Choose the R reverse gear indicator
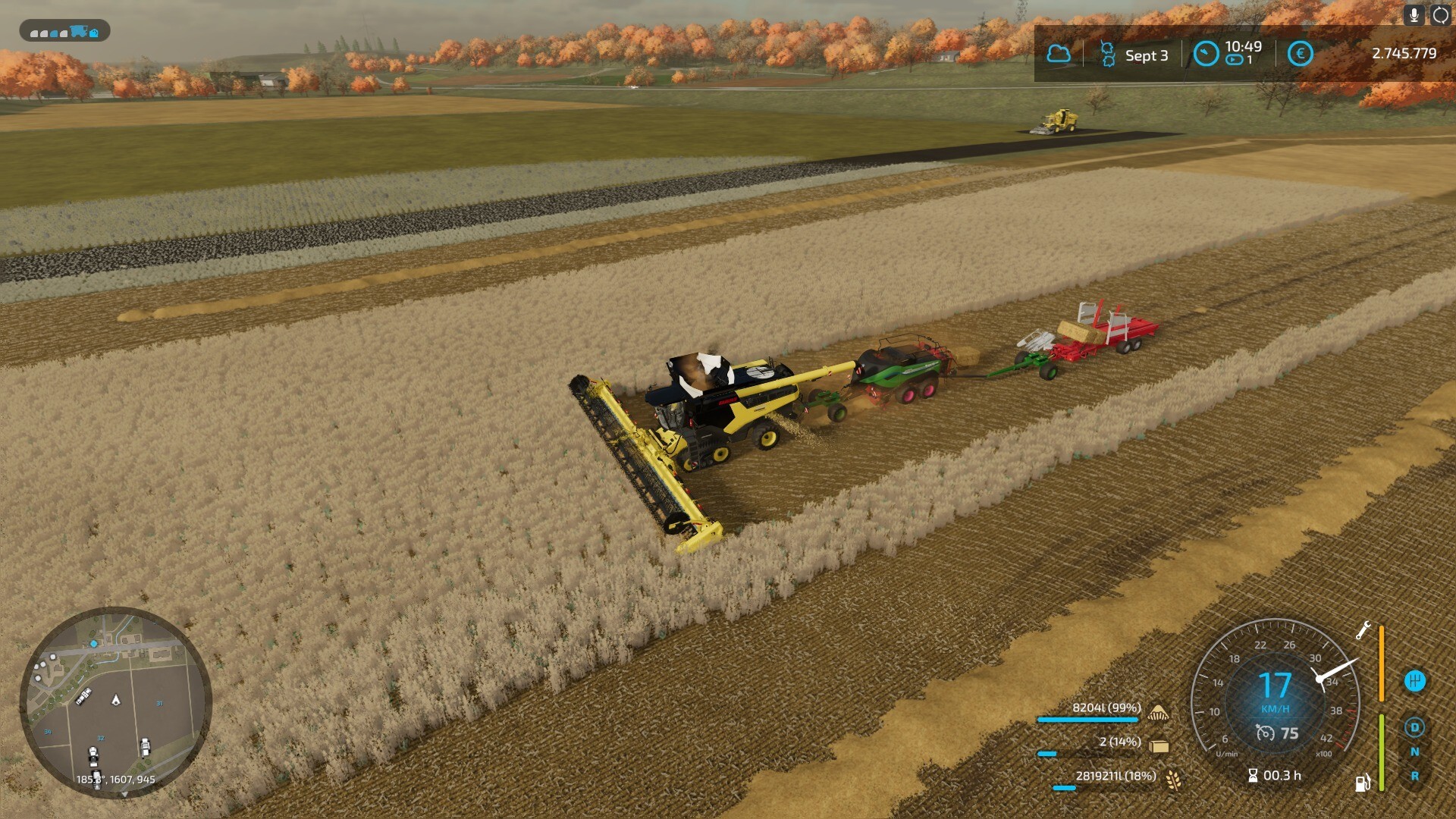 tap(1414, 777)
